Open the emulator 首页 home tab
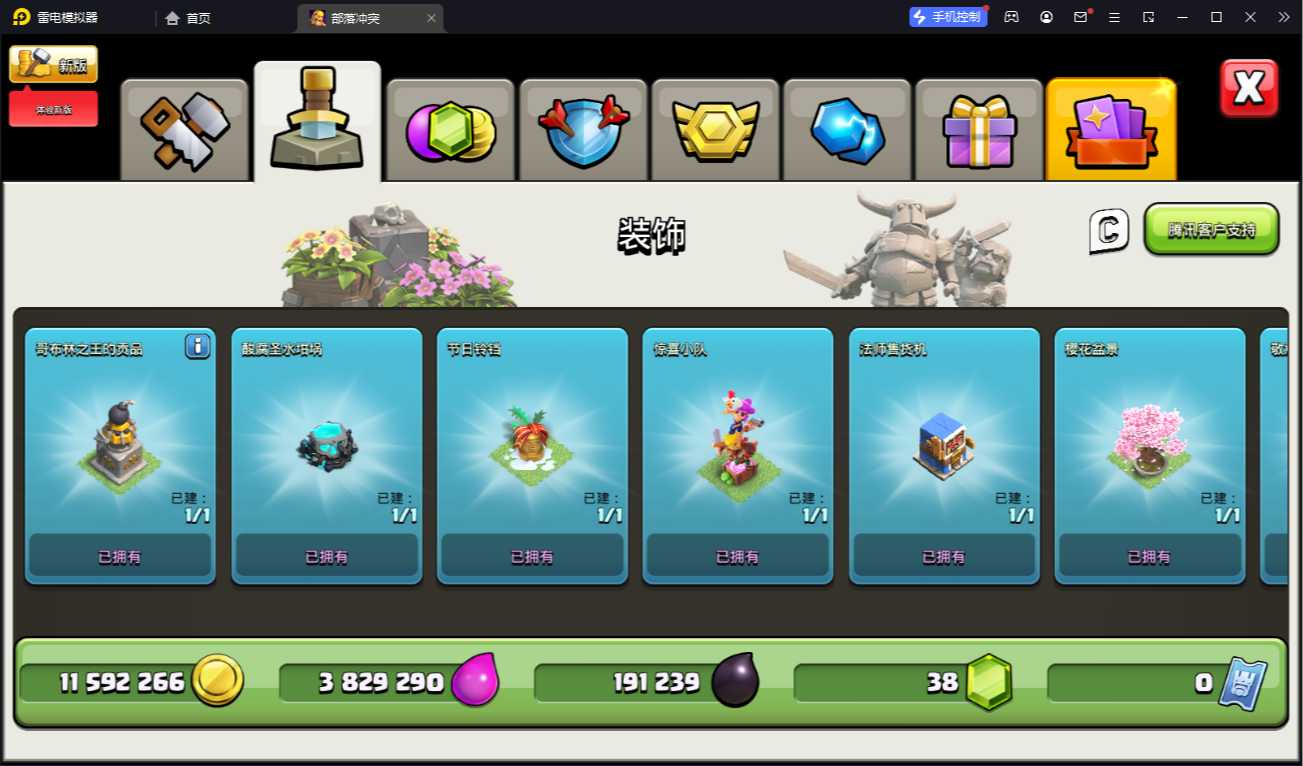This screenshot has width=1303, height=766. pyautogui.click(x=189, y=18)
